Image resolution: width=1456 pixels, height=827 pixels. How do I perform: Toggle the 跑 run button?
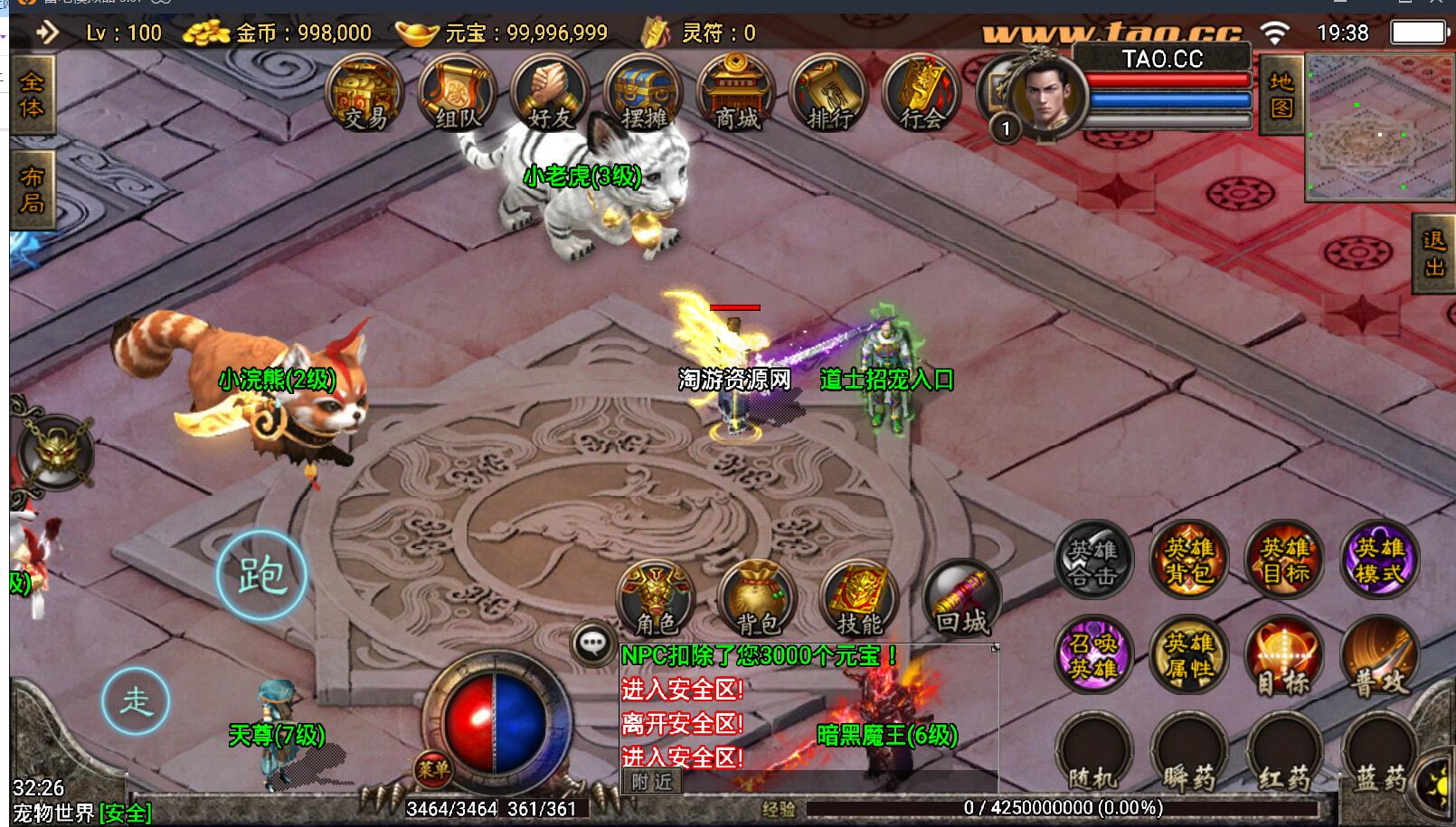261,575
